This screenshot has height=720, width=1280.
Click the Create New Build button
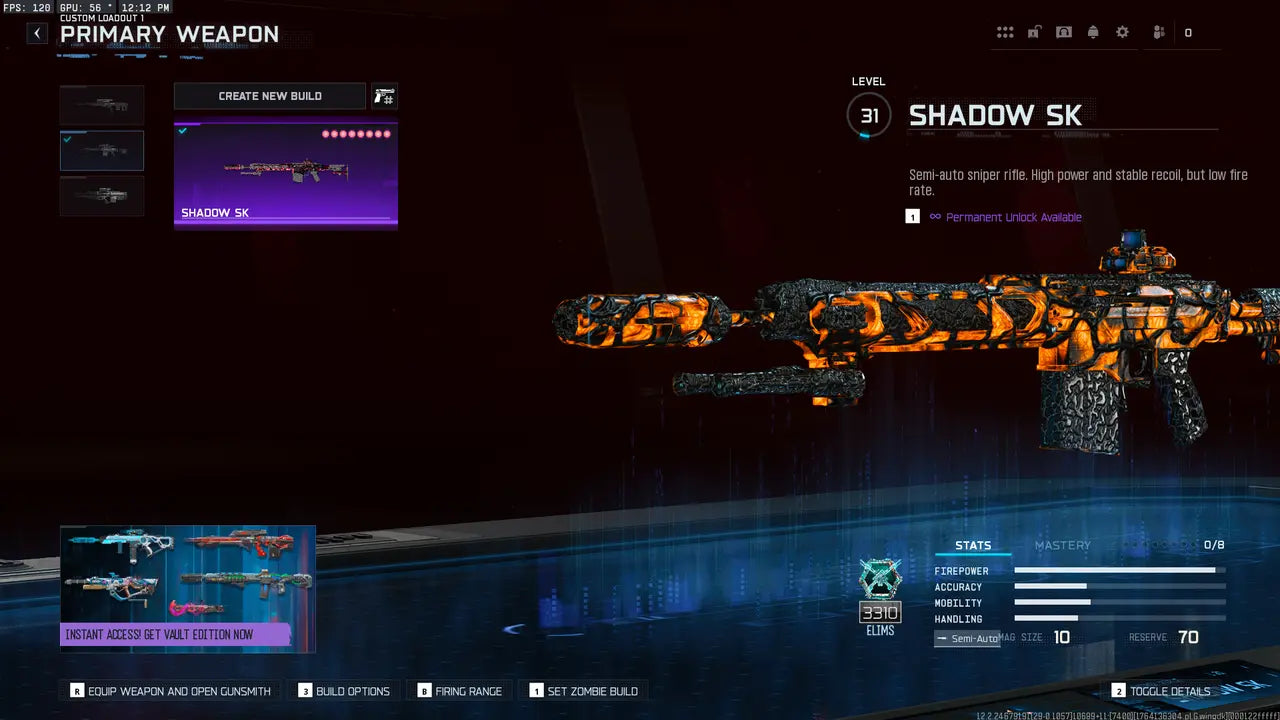click(x=269, y=96)
